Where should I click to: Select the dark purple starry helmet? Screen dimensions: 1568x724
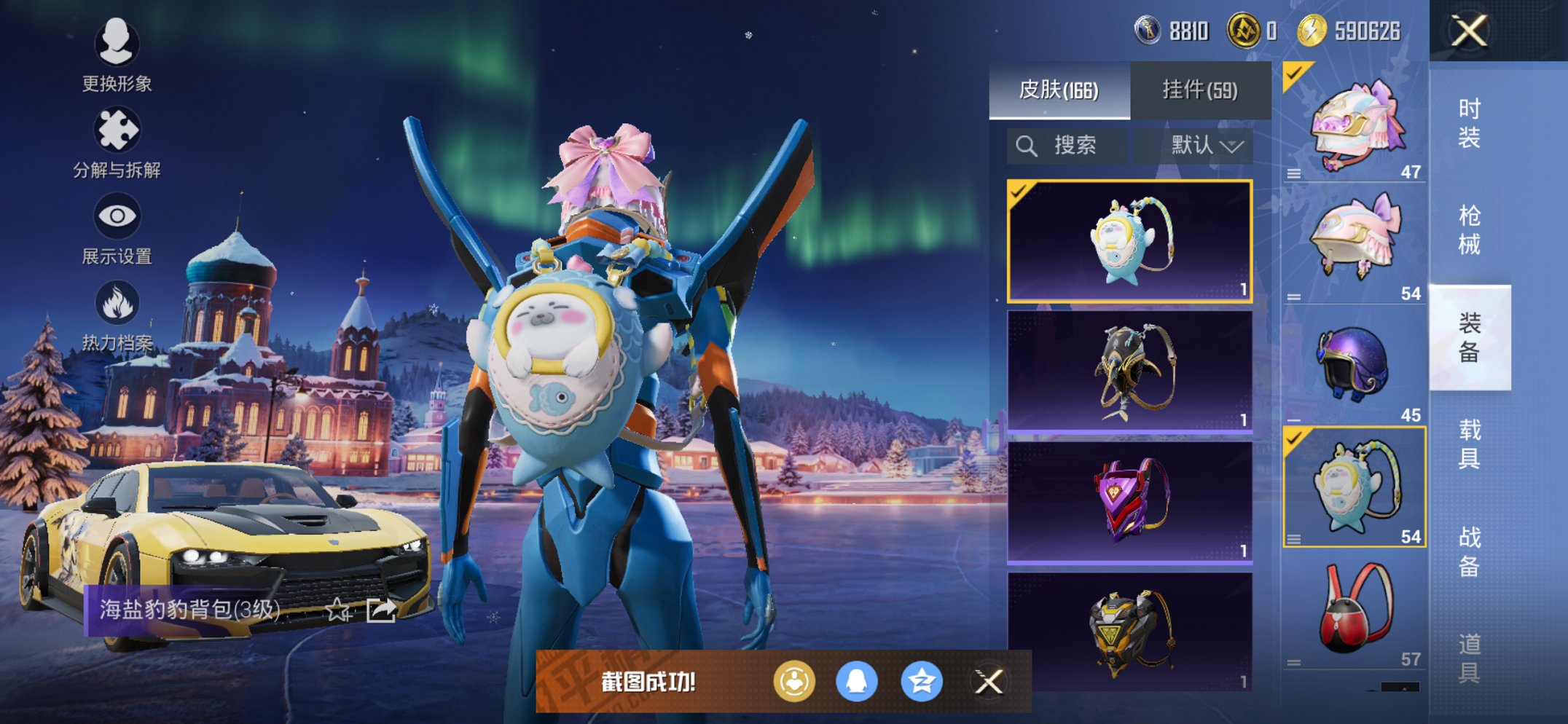click(x=1355, y=364)
